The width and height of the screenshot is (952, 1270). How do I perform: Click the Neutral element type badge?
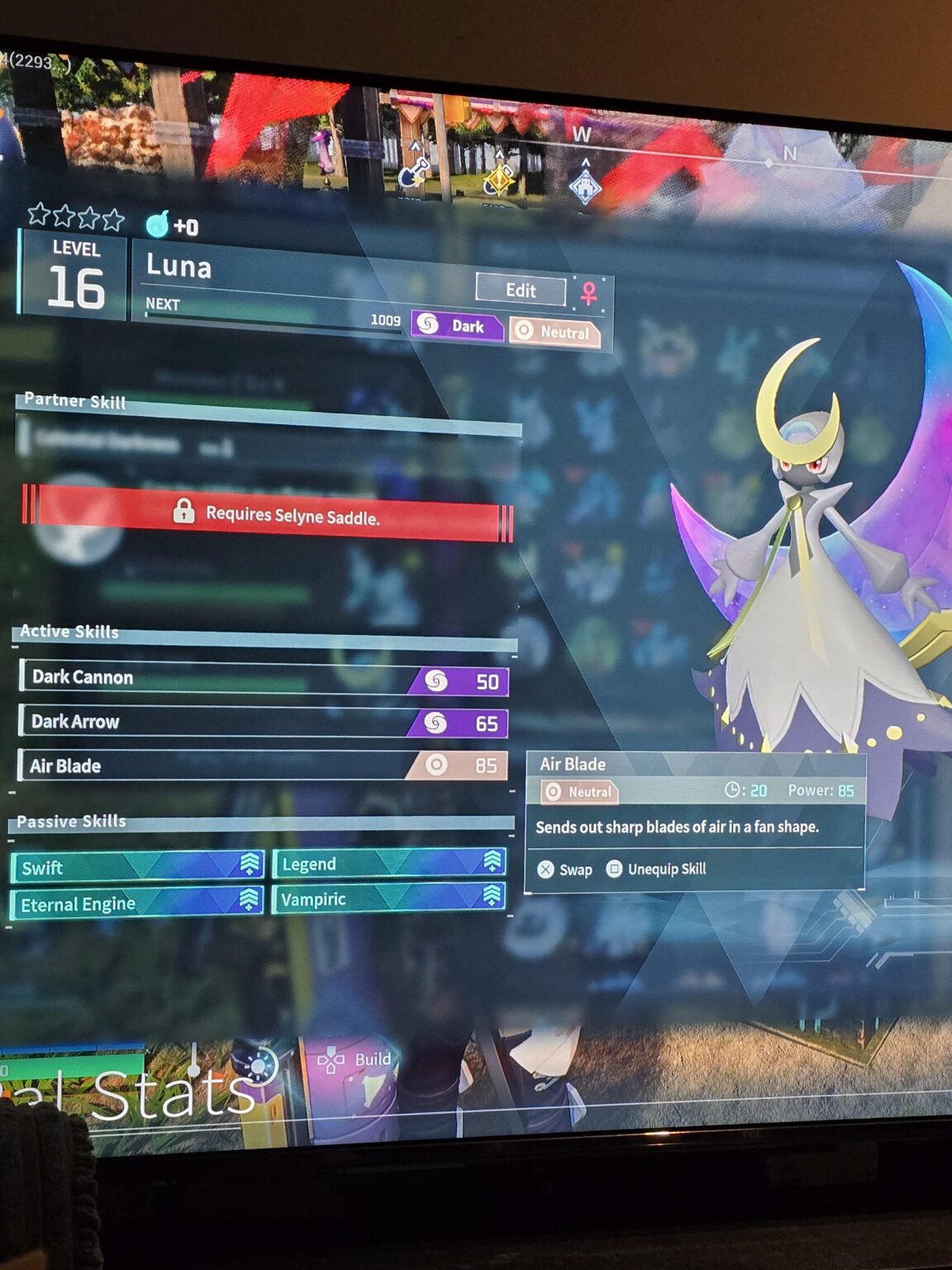(x=555, y=332)
